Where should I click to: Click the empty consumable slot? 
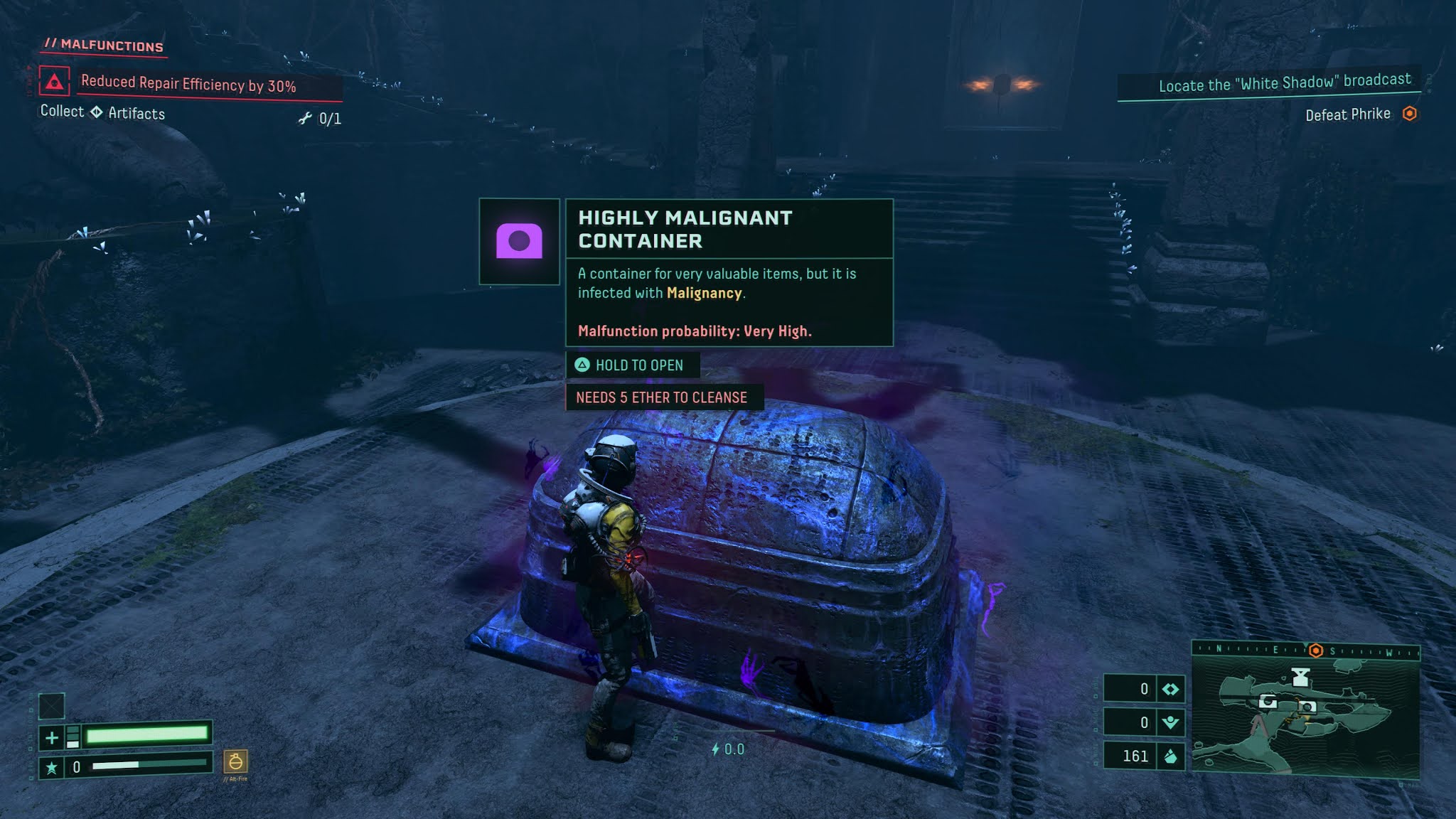[x=51, y=706]
